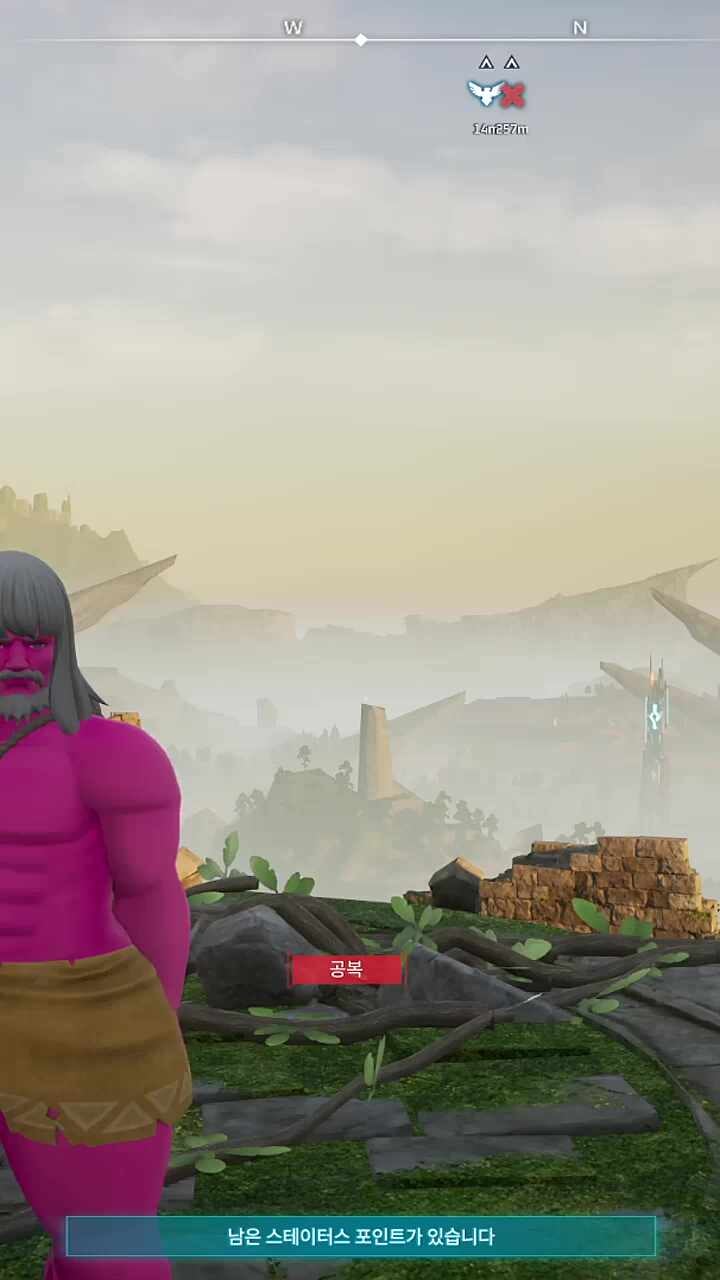The width and height of the screenshot is (720, 1280).
Task: Open the remaining status points notification banner
Action: click(360, 1236)
